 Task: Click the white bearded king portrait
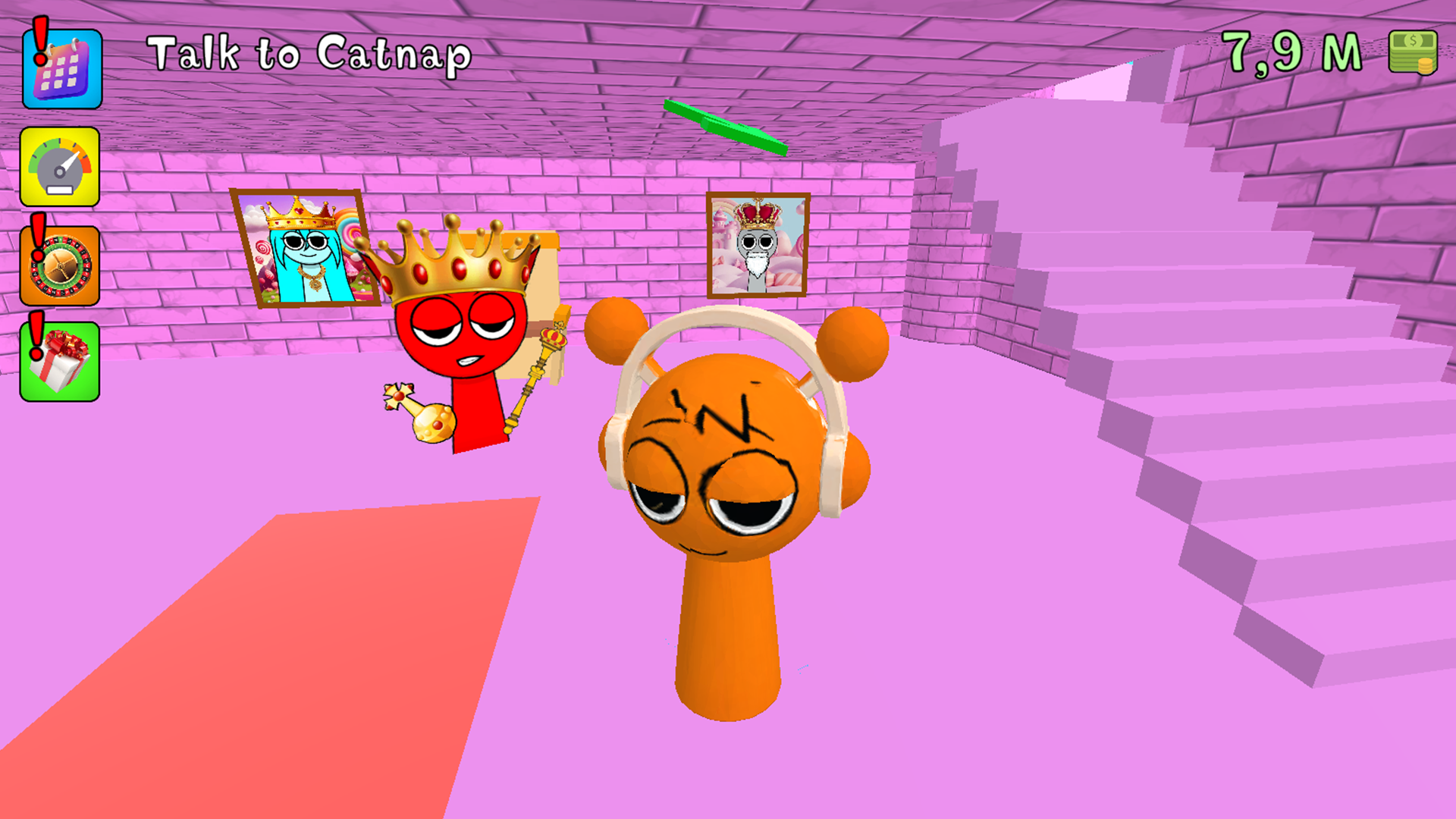coord(757,246)
